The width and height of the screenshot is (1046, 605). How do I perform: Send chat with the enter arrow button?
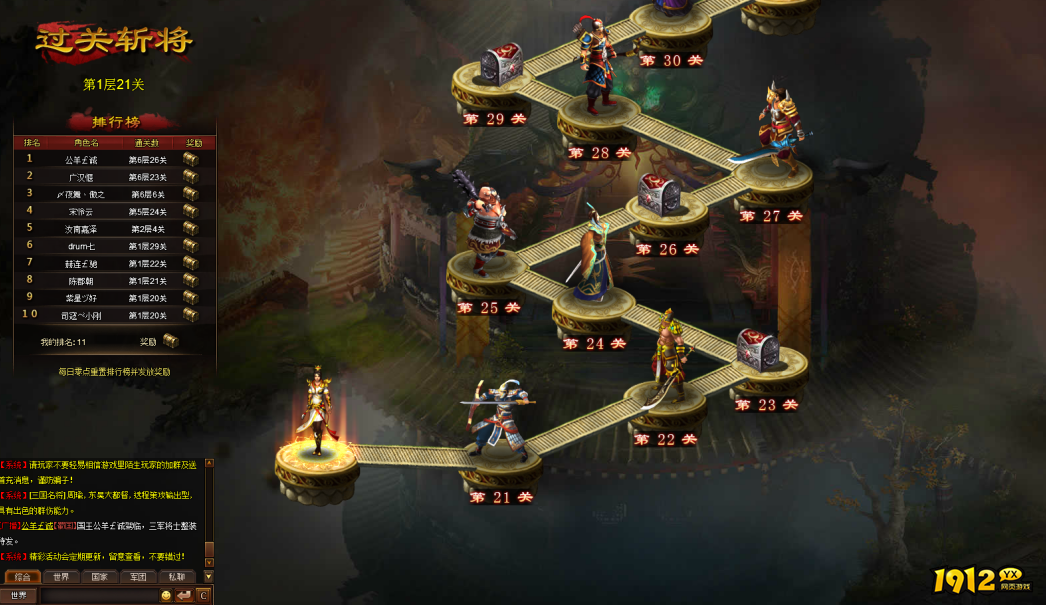[184, 596]
